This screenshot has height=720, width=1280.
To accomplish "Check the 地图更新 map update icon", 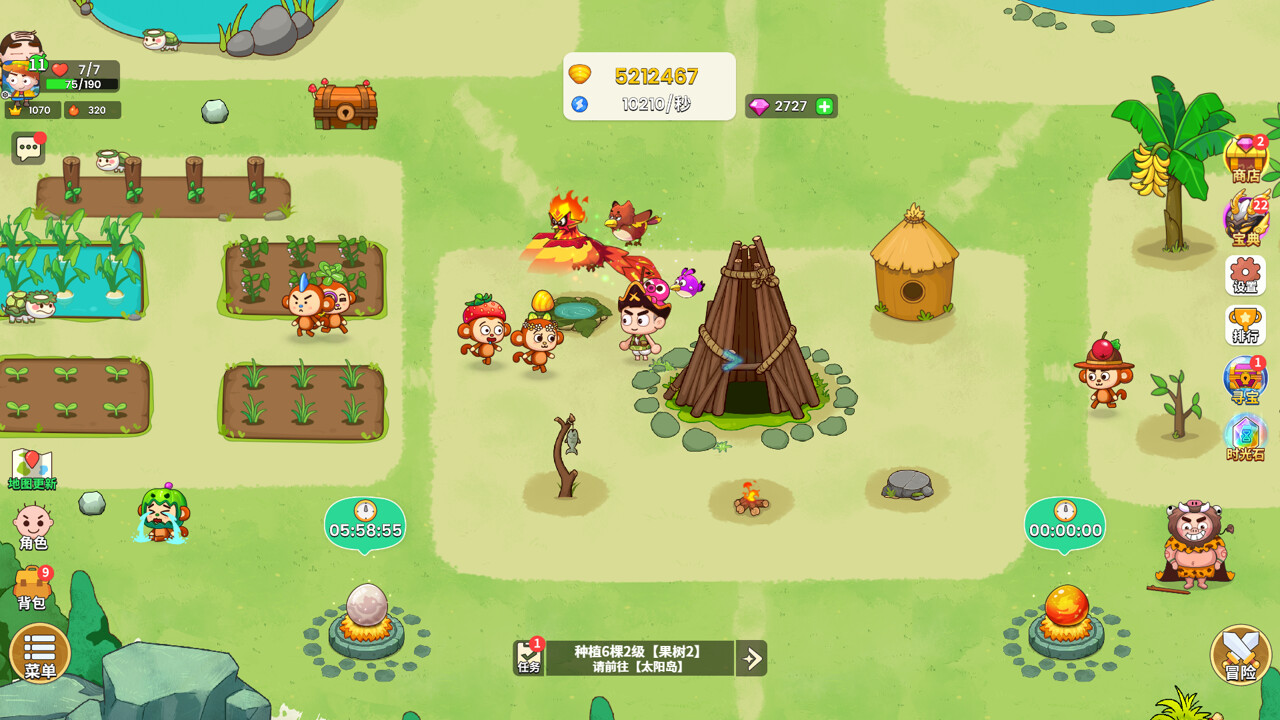I will pos(32,469).
